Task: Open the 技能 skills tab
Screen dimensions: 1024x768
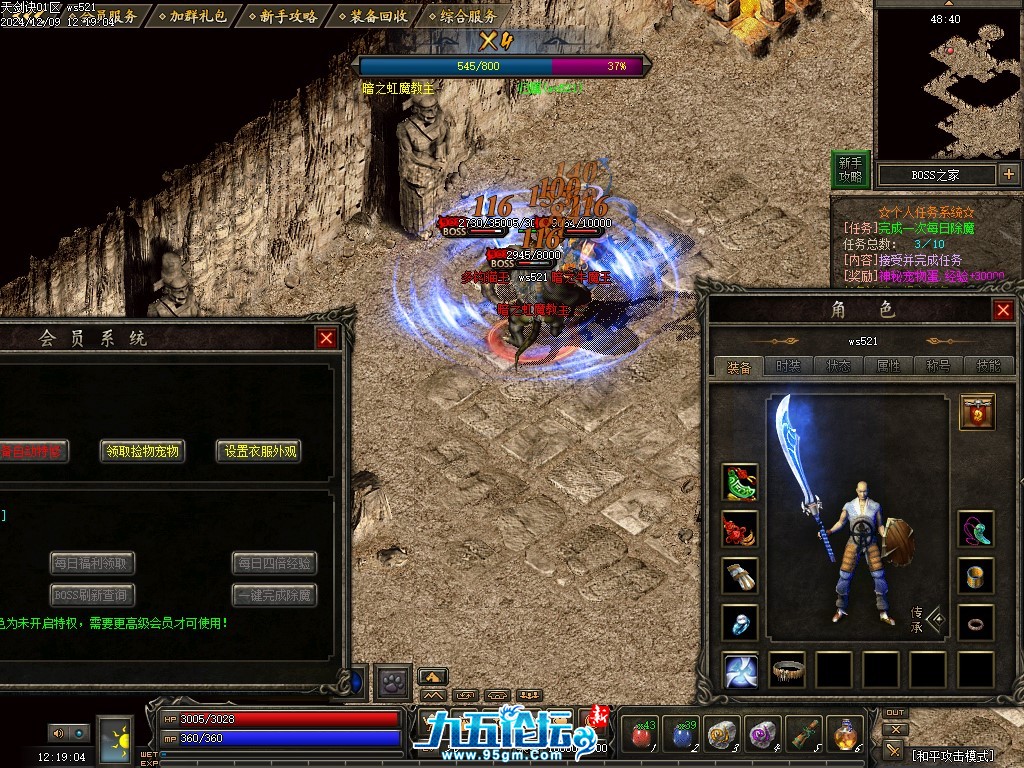Action: pyautogui.click(x=988, y=366)
